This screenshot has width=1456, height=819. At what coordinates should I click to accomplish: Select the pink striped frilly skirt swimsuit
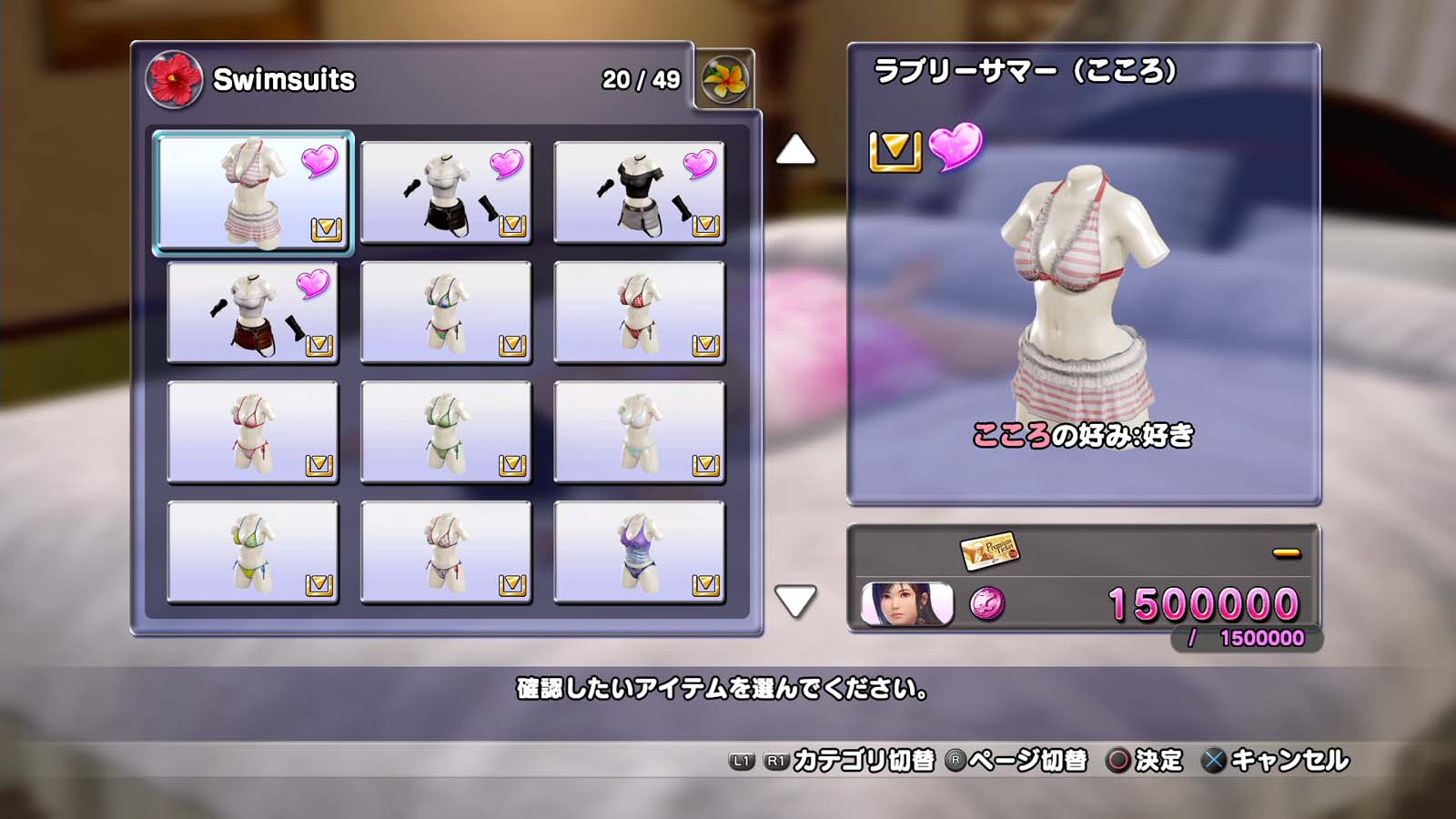point(253,192)
